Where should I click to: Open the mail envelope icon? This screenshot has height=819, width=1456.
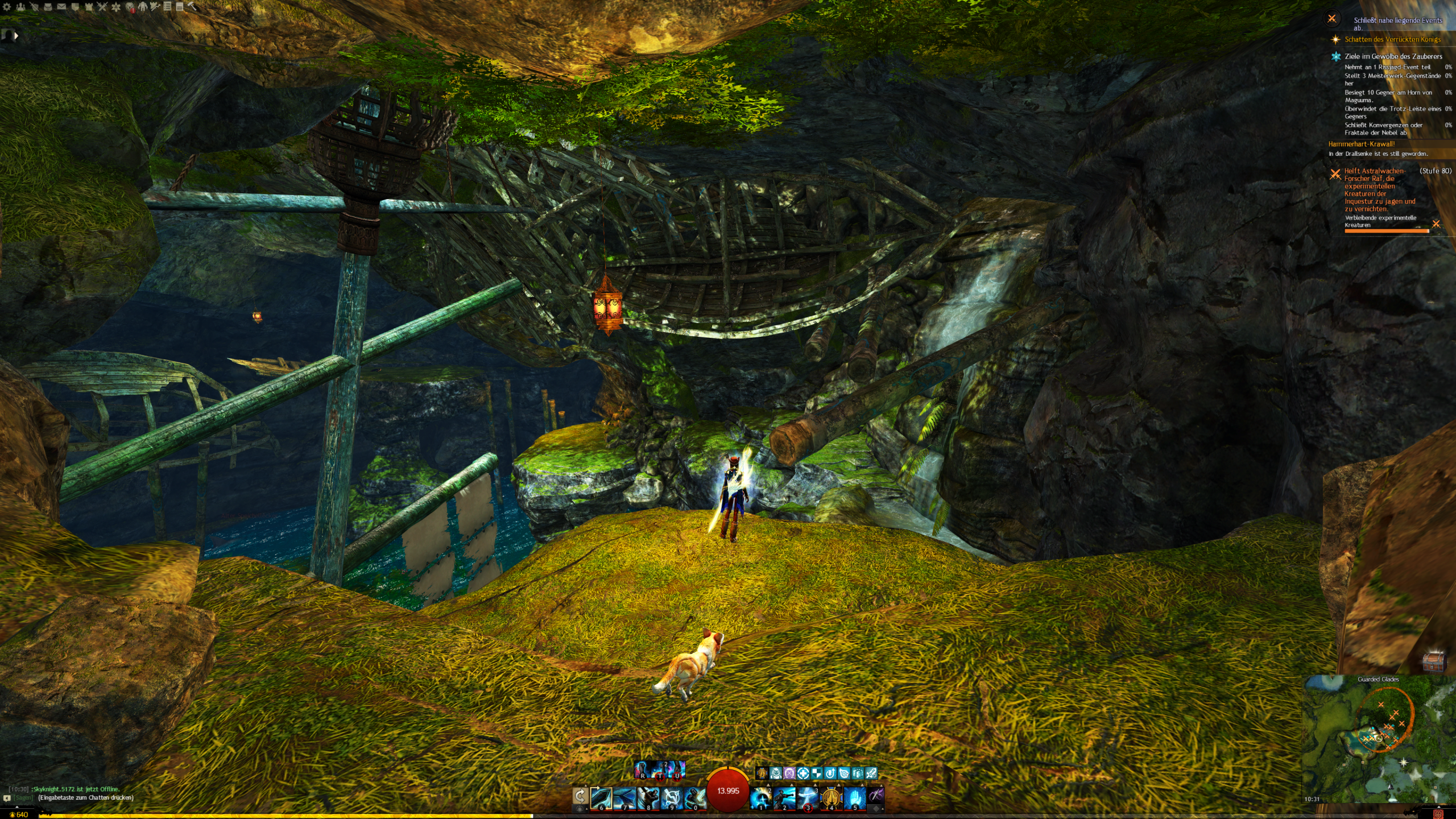(61, 7)
